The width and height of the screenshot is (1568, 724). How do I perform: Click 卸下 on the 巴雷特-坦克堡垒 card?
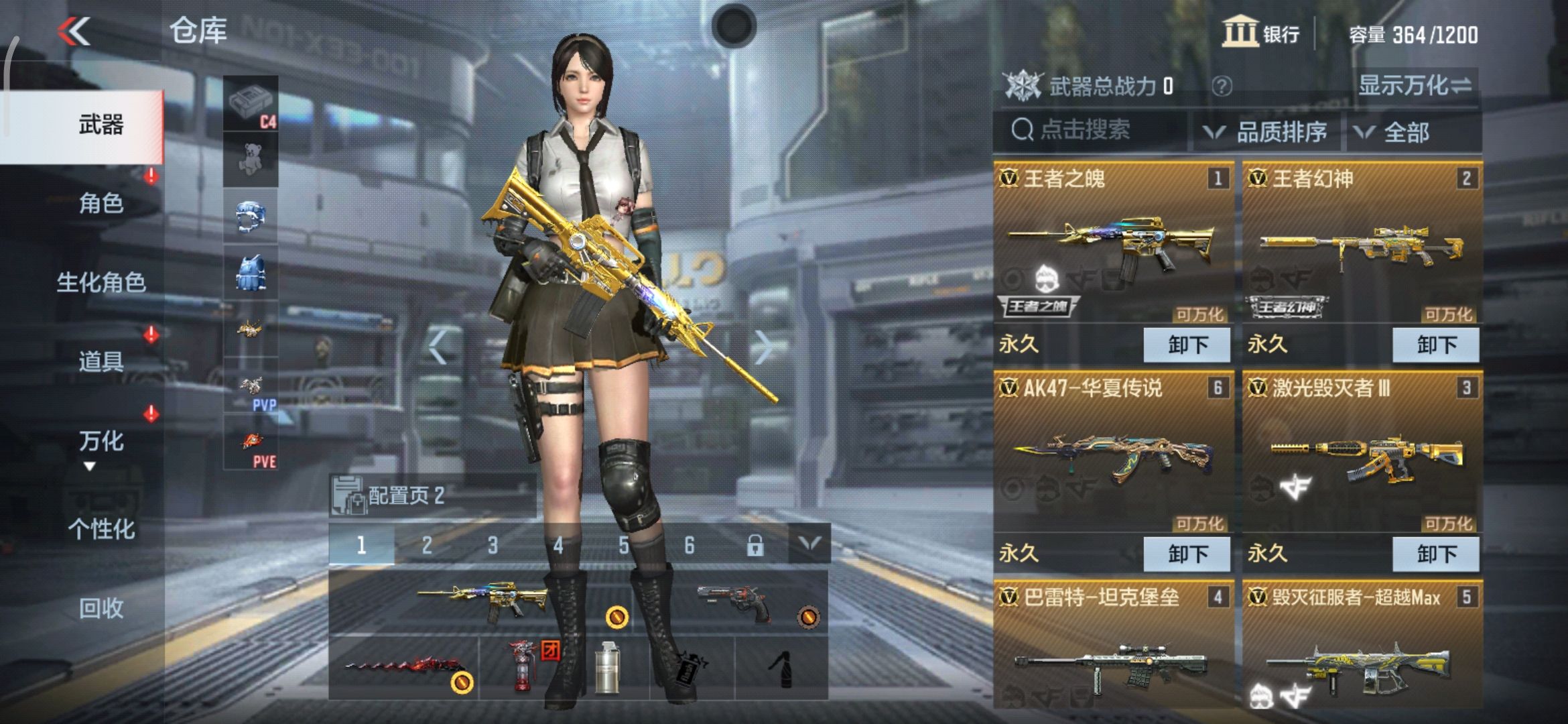click(x=1186, y=721)
